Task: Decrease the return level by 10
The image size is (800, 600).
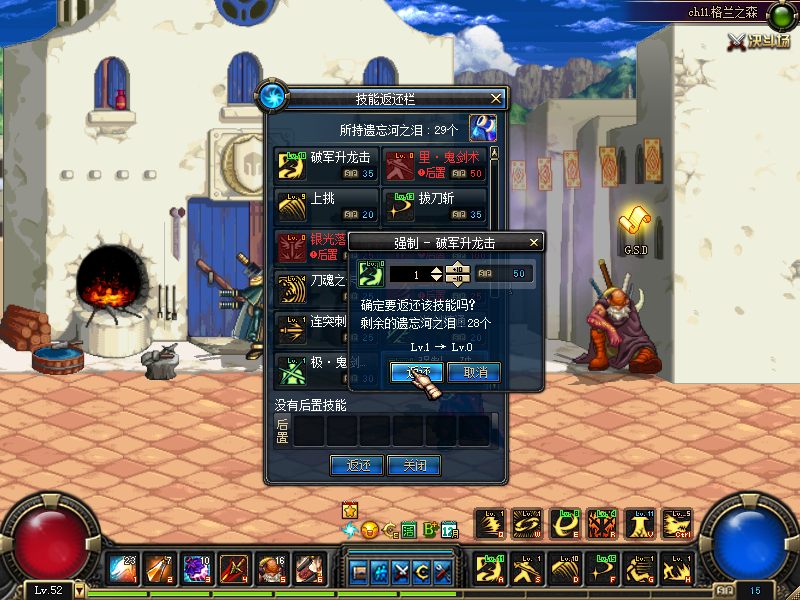Action: (457, 279)
